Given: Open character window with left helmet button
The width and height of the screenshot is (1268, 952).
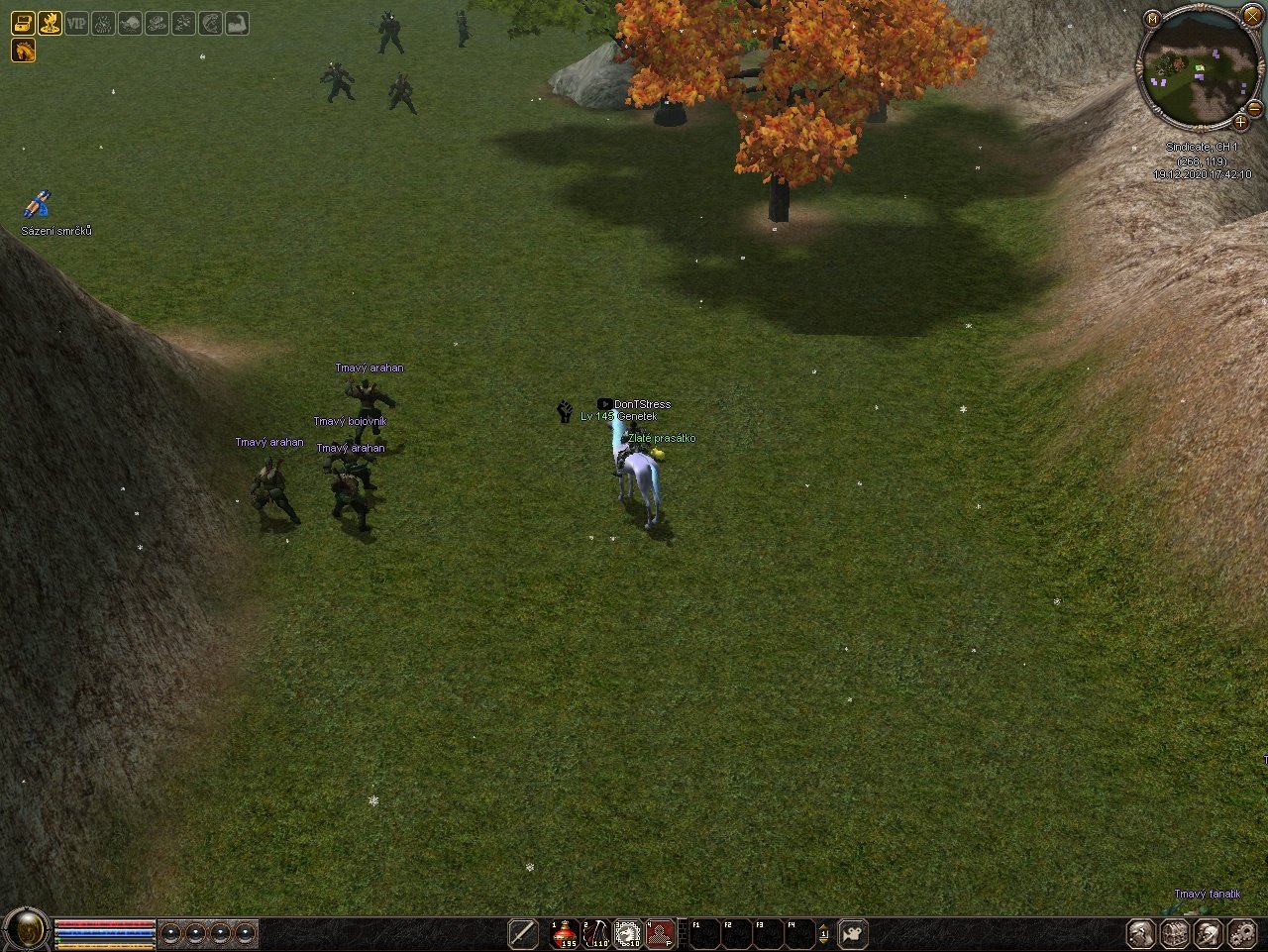Looking at the screenshot, I should [x=1141, y=933].
